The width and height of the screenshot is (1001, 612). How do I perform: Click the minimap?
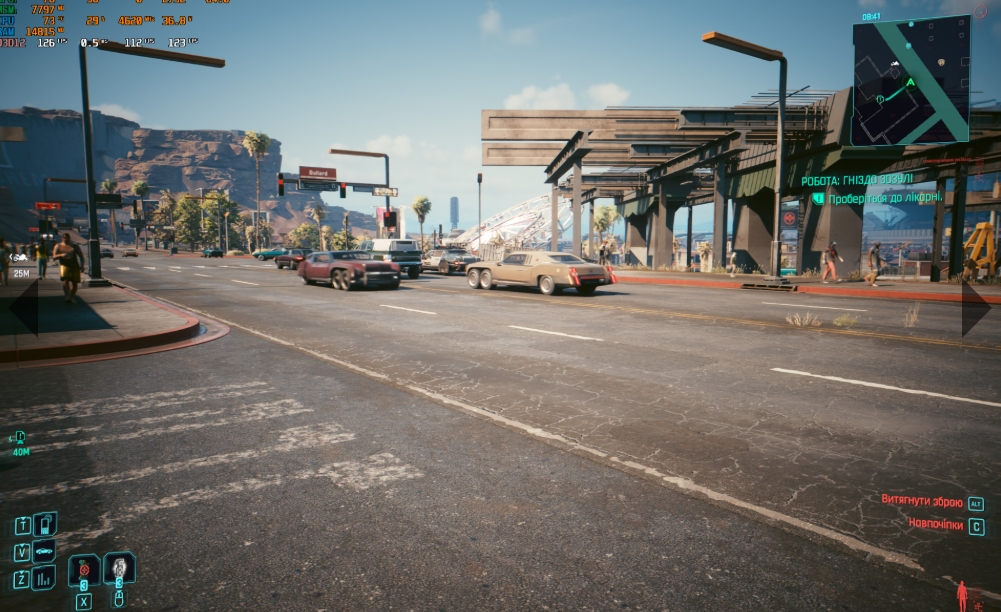(910, 80)
